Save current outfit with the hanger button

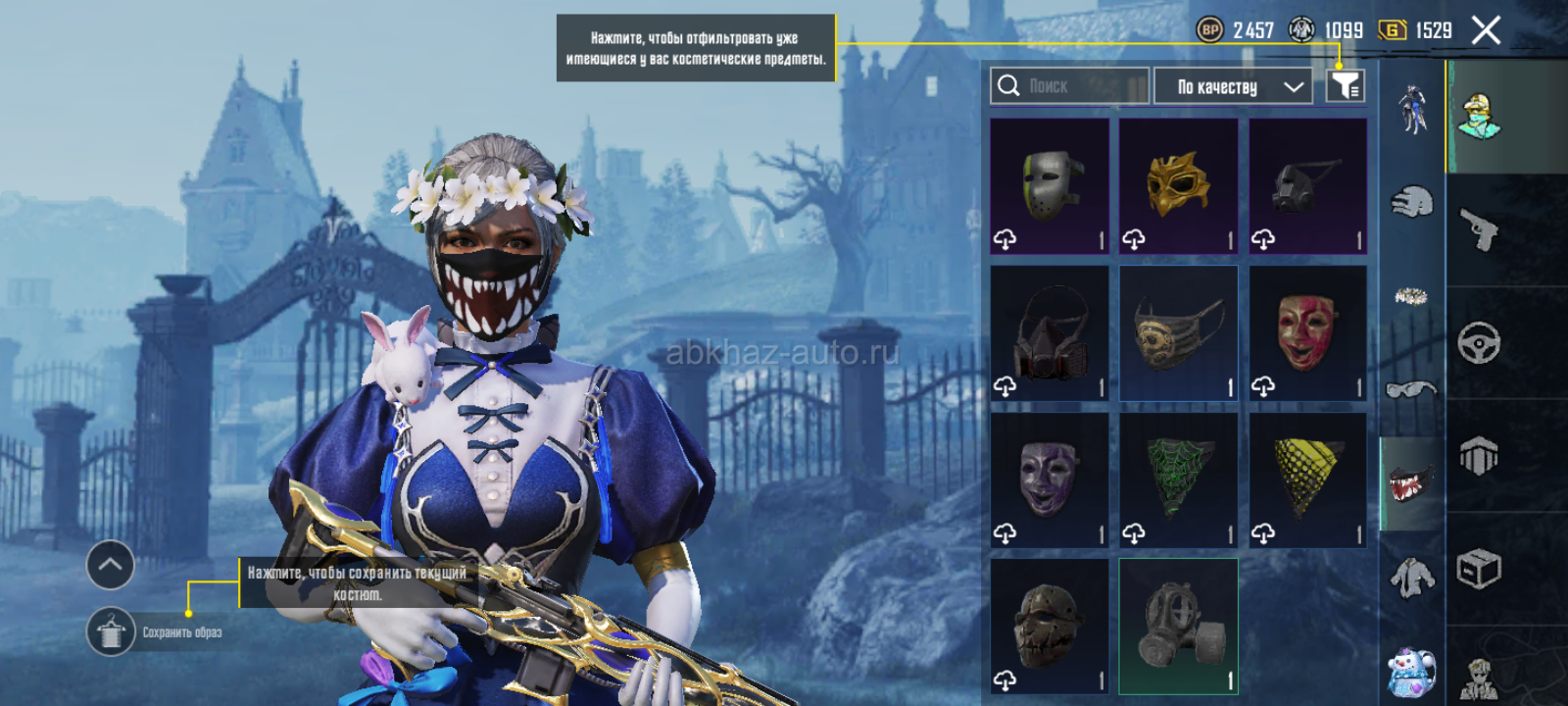[111, 631]
